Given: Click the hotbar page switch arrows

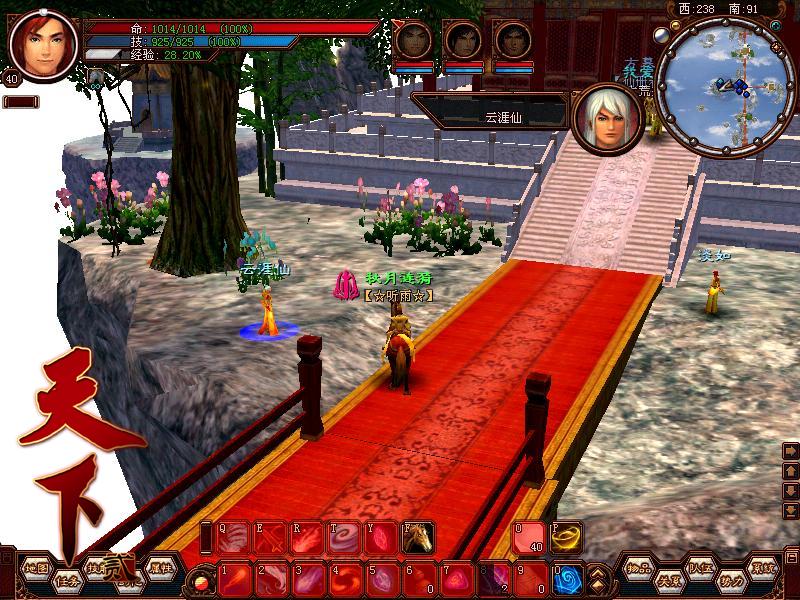Looking at the screenshot, I should (598, 579).
